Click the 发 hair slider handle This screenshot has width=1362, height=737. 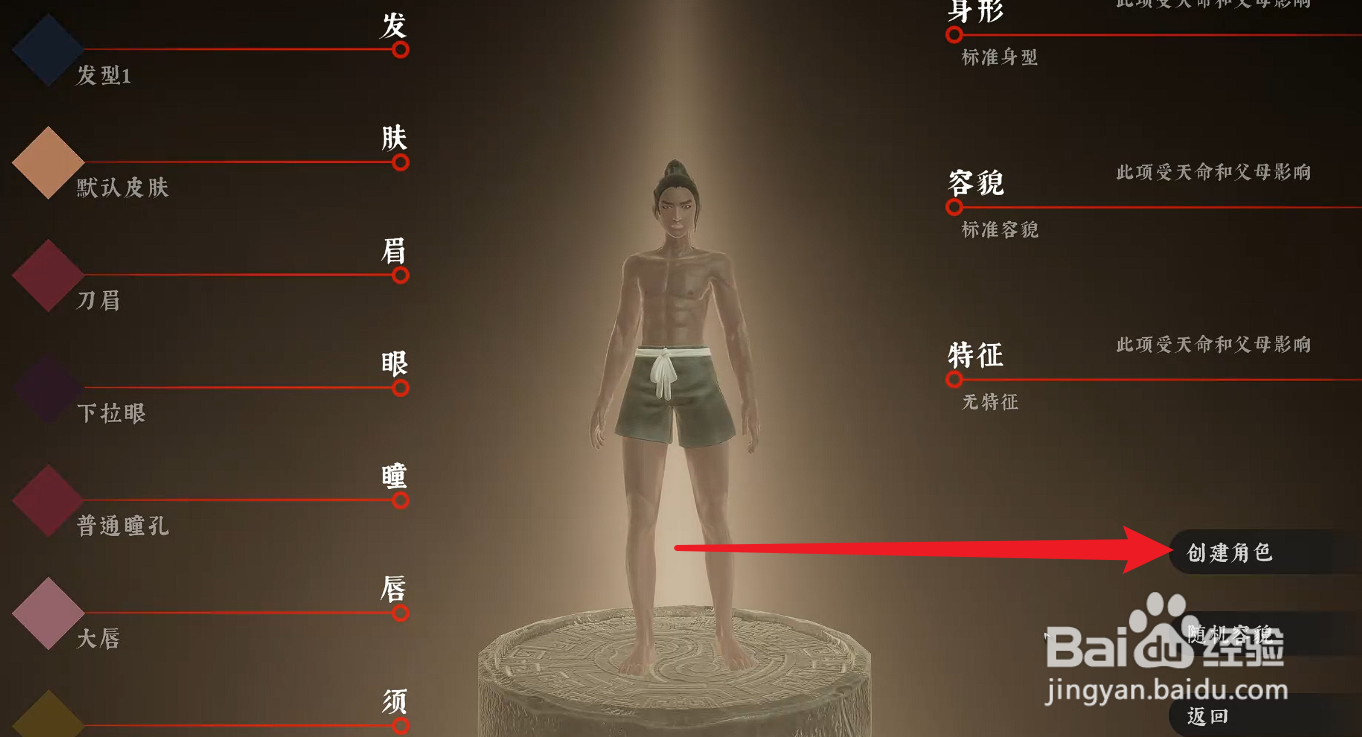click(399, 47)
